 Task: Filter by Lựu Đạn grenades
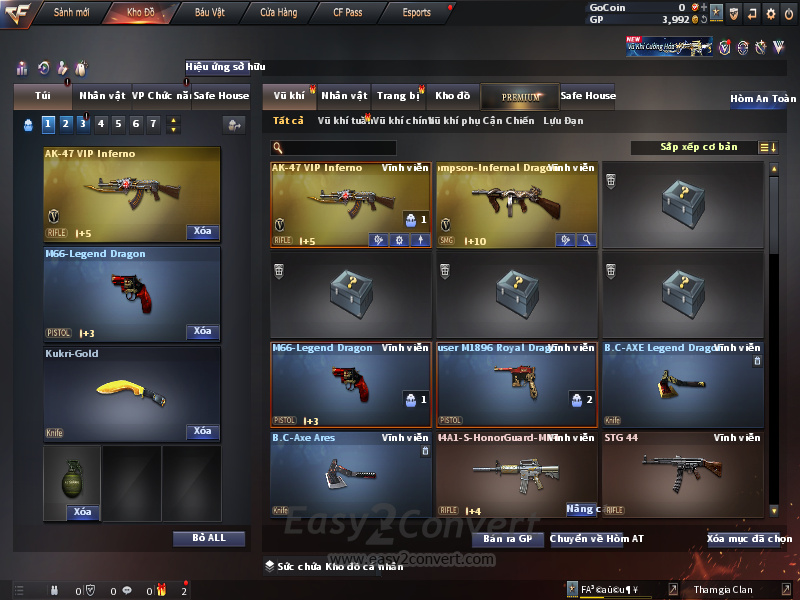coord(563,121)
